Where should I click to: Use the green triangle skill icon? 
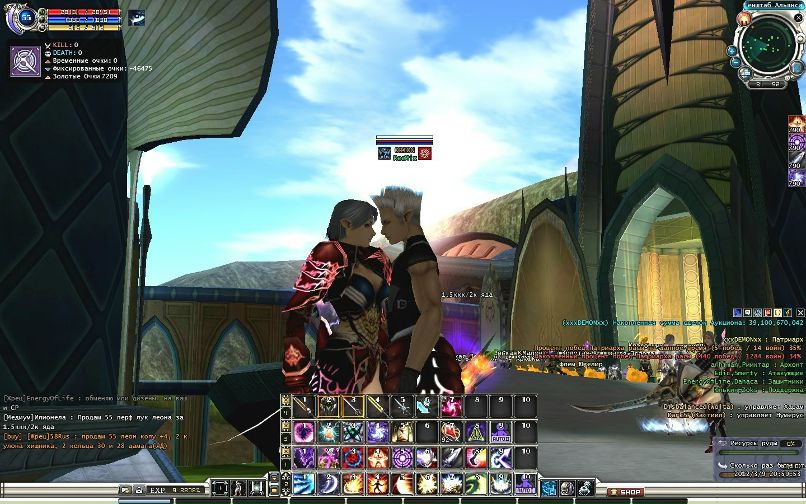tap(475, 432)
